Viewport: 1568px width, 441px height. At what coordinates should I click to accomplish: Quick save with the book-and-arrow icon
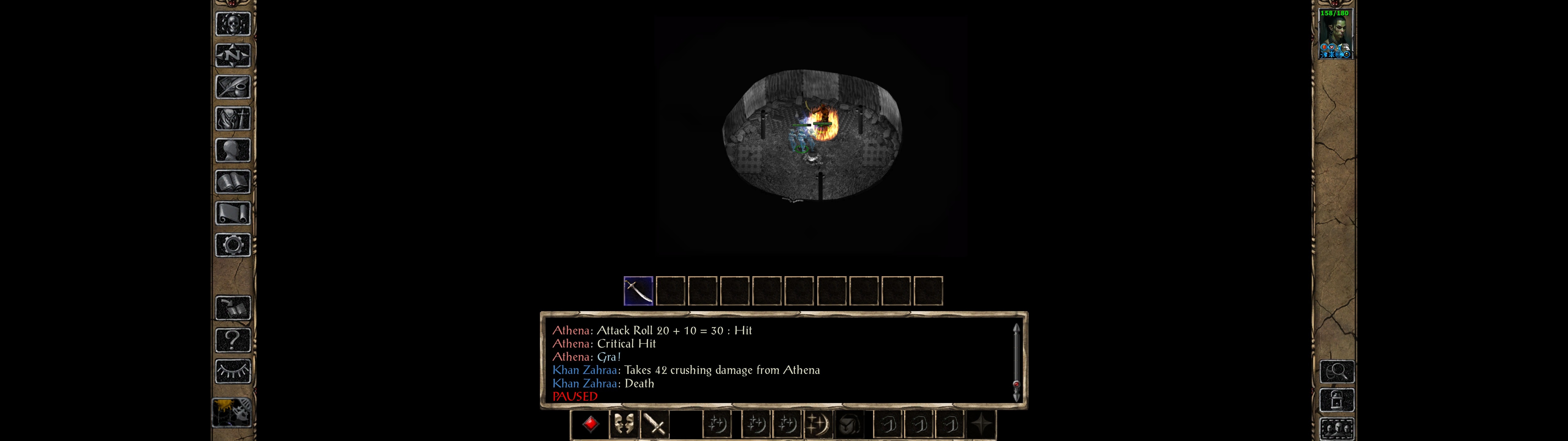tap(232, 308)
